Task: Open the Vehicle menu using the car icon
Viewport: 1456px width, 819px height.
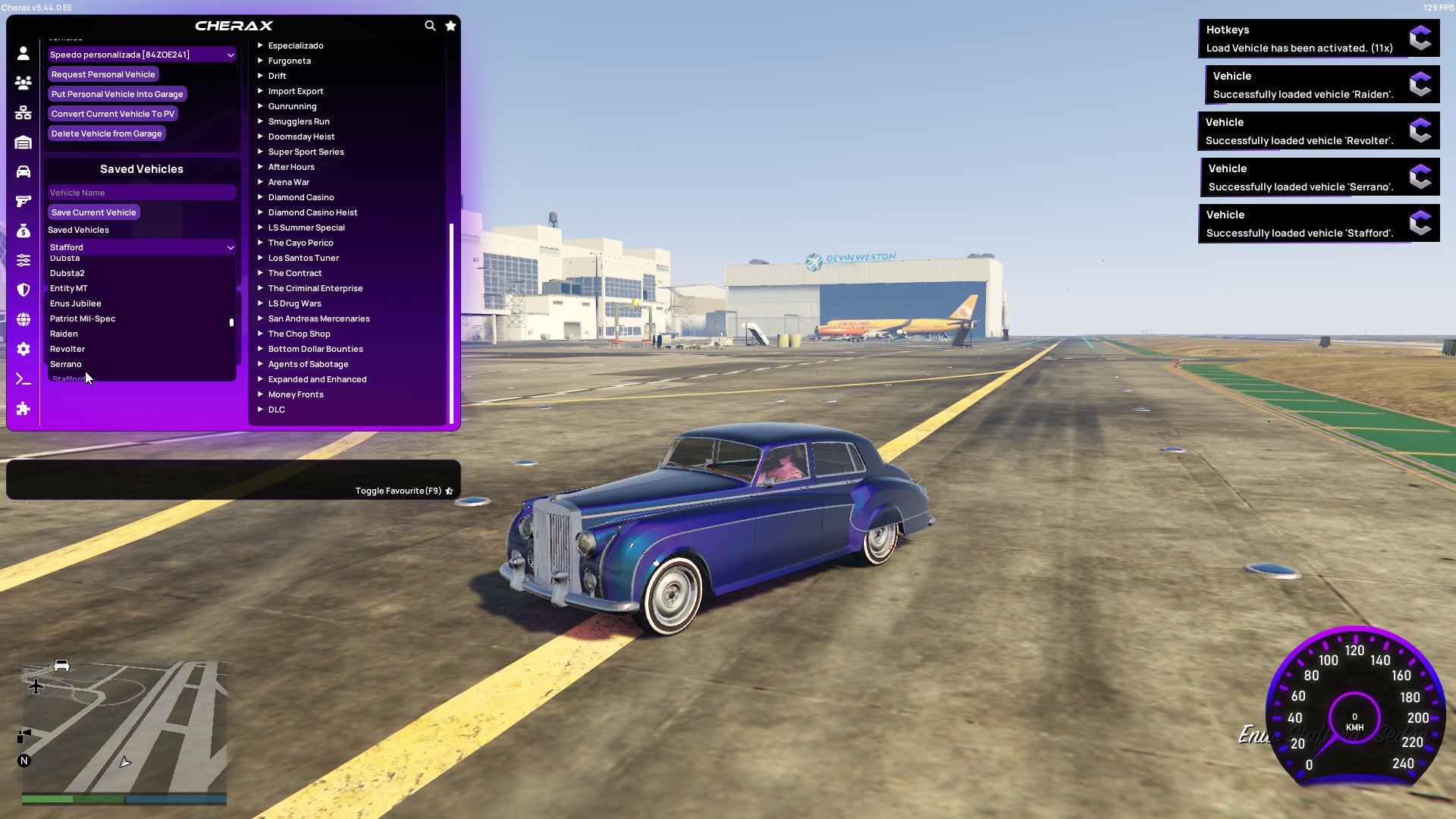Action: [x=23, y=171]
